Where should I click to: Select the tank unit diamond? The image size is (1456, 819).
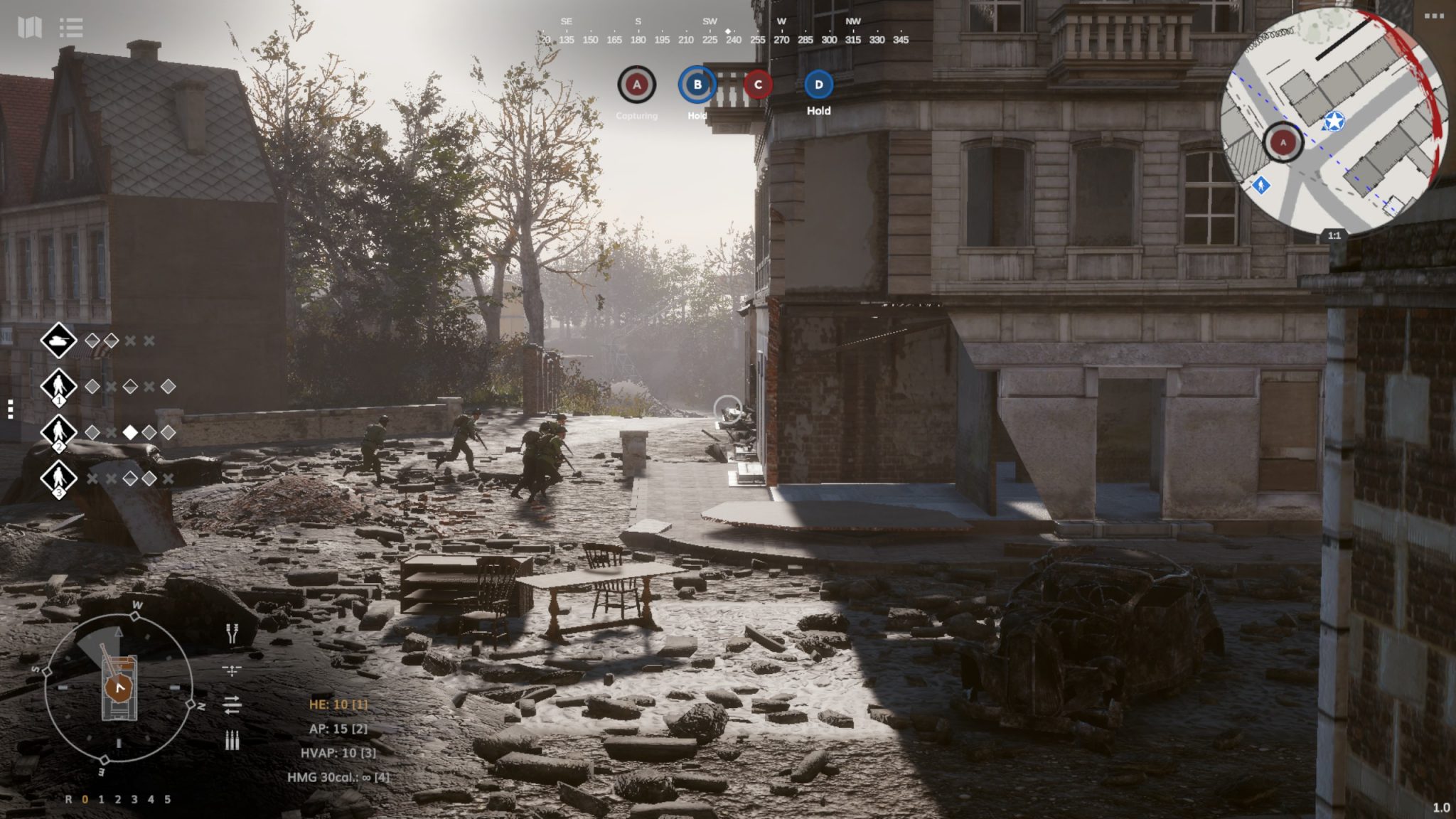click(x=58, y=341)
